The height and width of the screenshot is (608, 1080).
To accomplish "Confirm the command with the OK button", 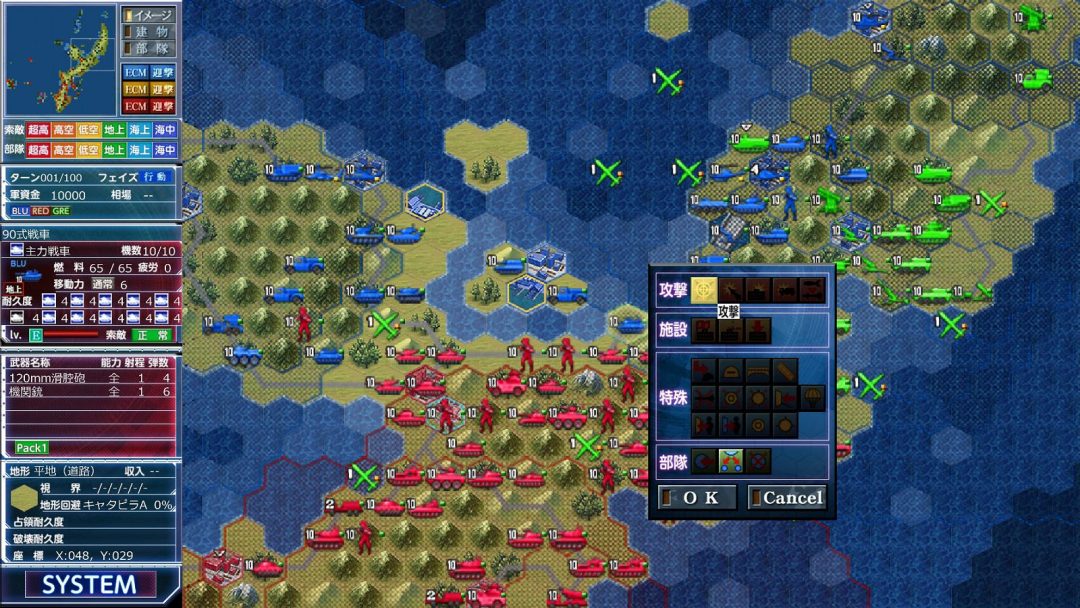I will coord(698,497).
